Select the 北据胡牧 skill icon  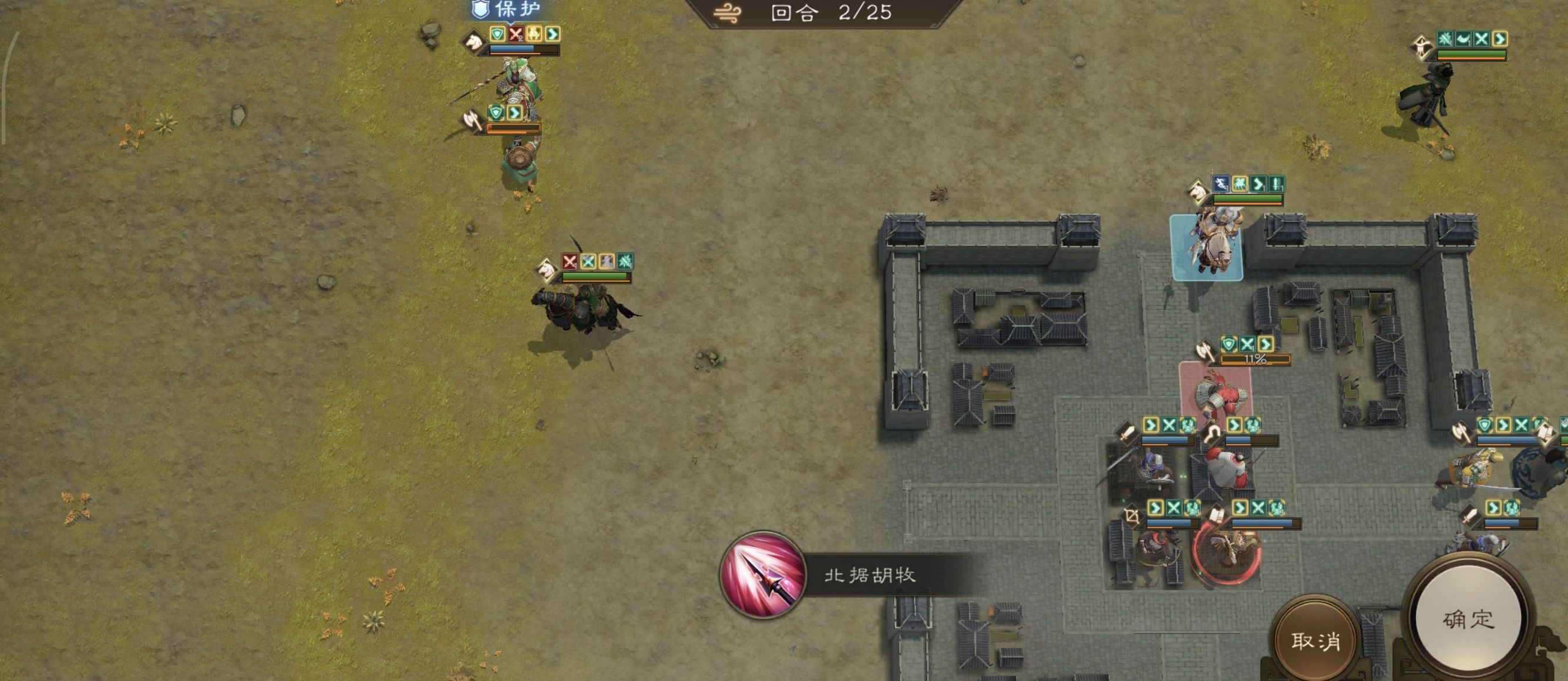(x=763, y=575)
